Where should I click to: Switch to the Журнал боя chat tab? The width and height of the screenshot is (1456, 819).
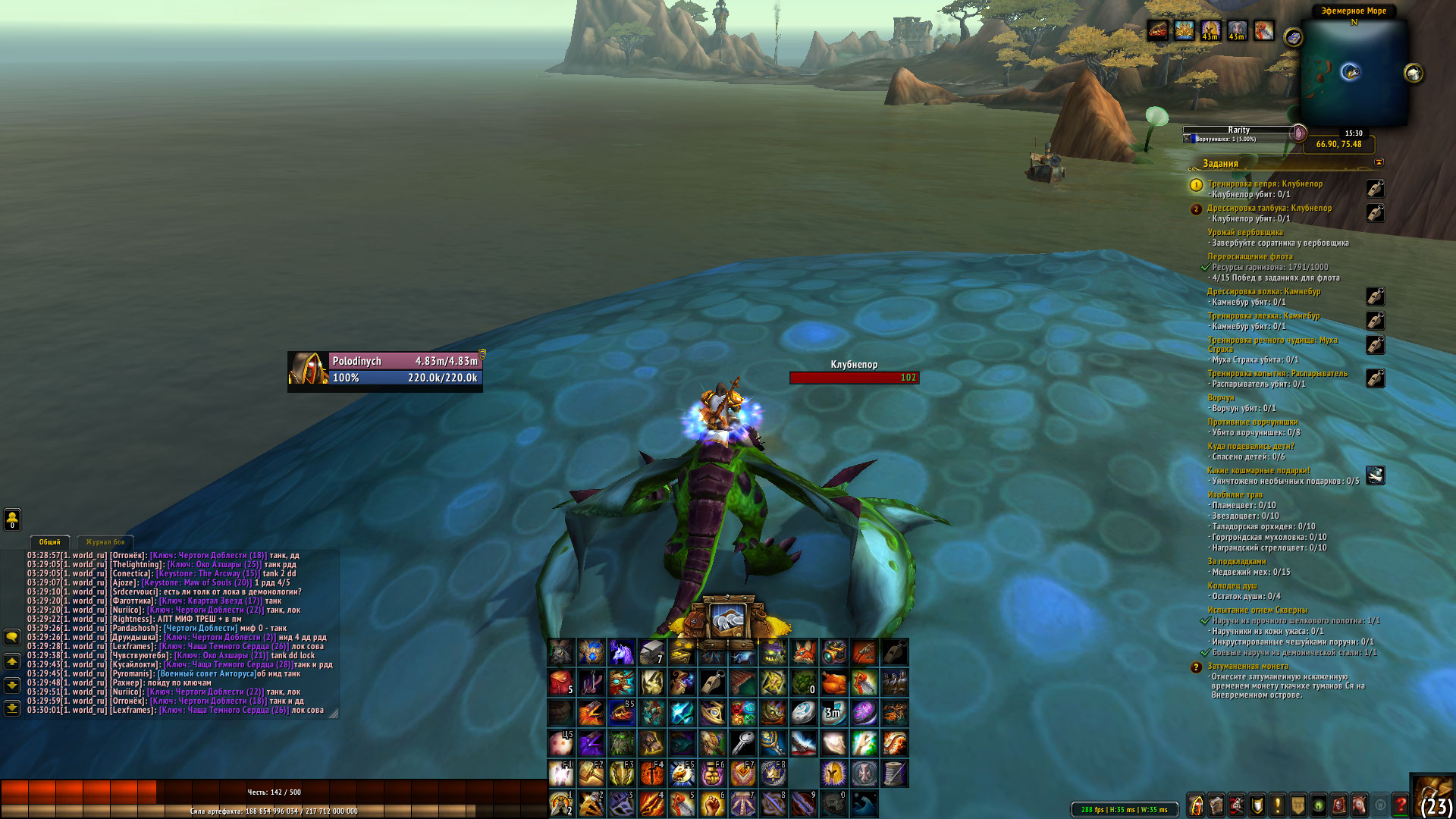105,542
